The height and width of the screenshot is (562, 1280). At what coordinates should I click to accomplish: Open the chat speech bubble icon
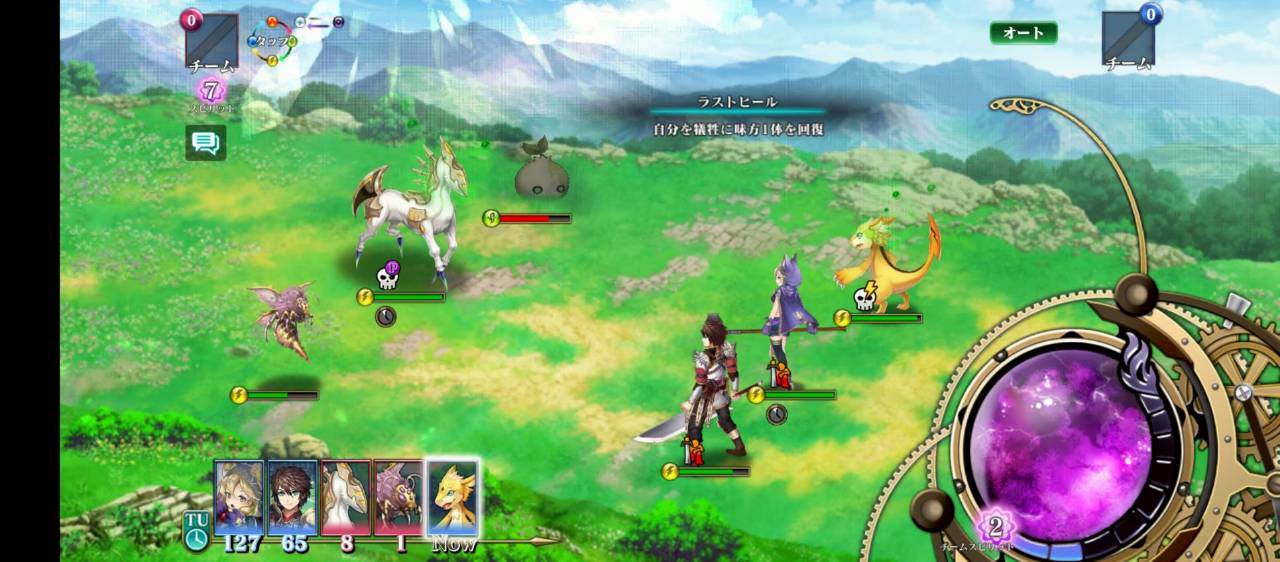coord(206,143)
